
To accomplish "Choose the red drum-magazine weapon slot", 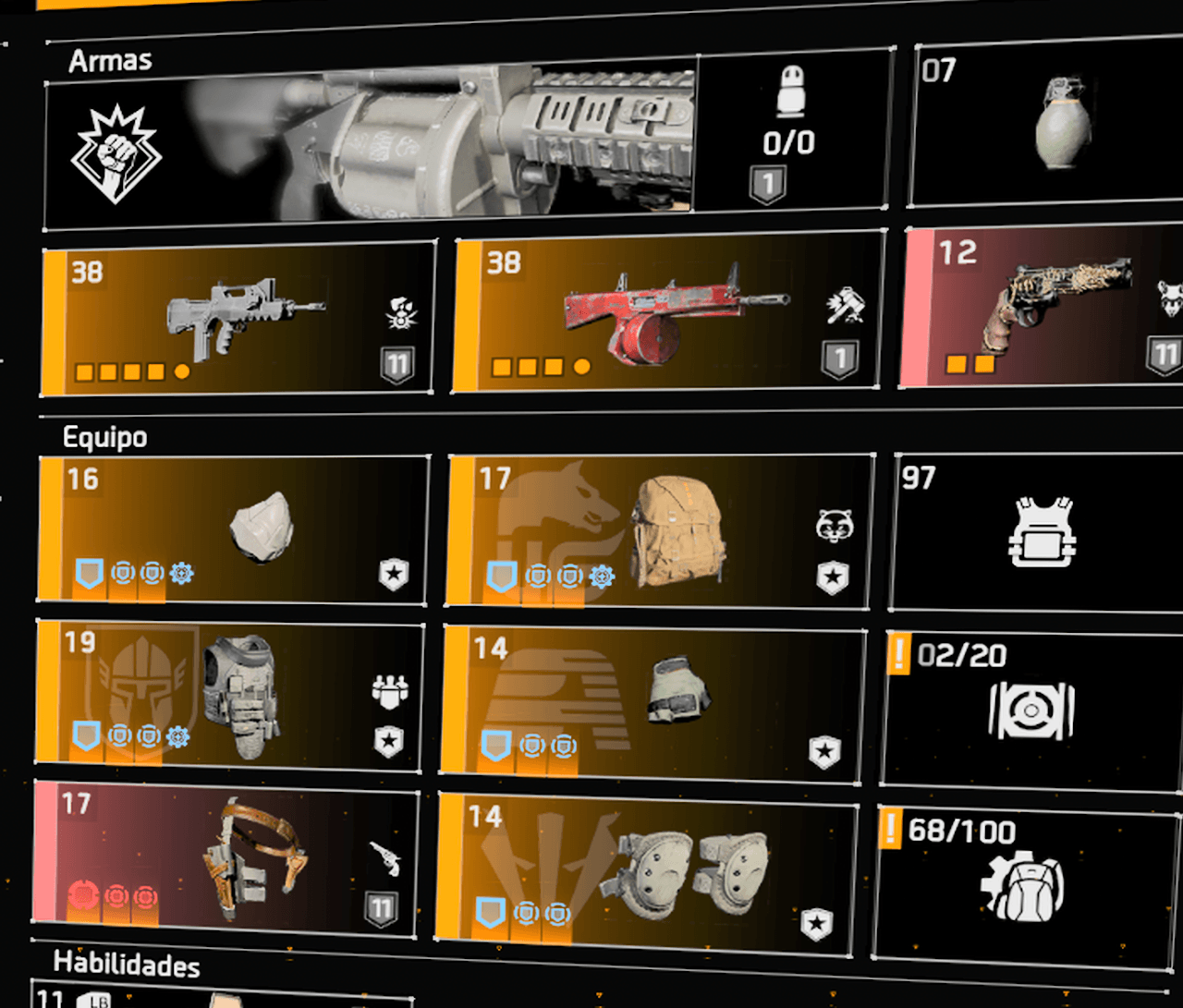I will (x=667, y=311).
